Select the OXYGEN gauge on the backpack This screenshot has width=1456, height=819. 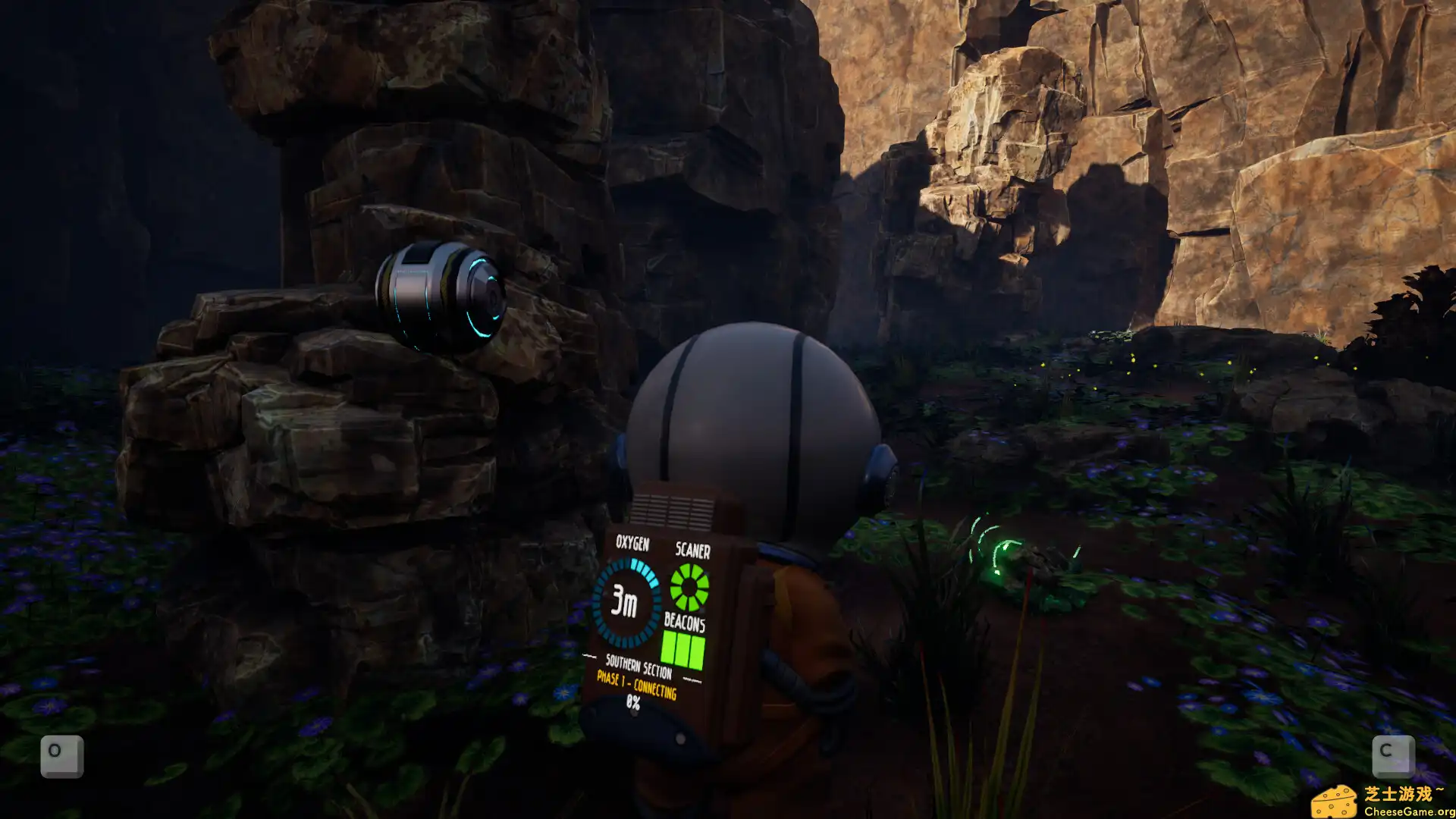tap(628, 599)
